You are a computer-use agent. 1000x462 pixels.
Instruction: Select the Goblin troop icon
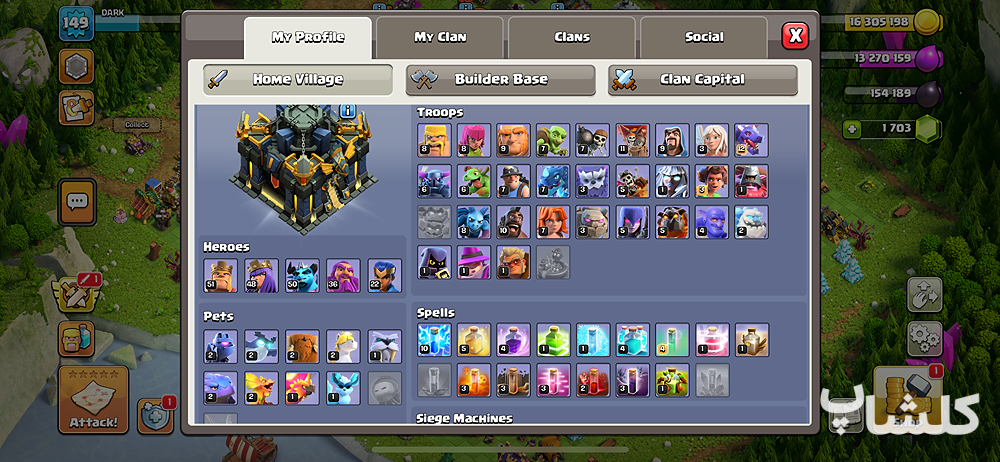click(552, 139)
